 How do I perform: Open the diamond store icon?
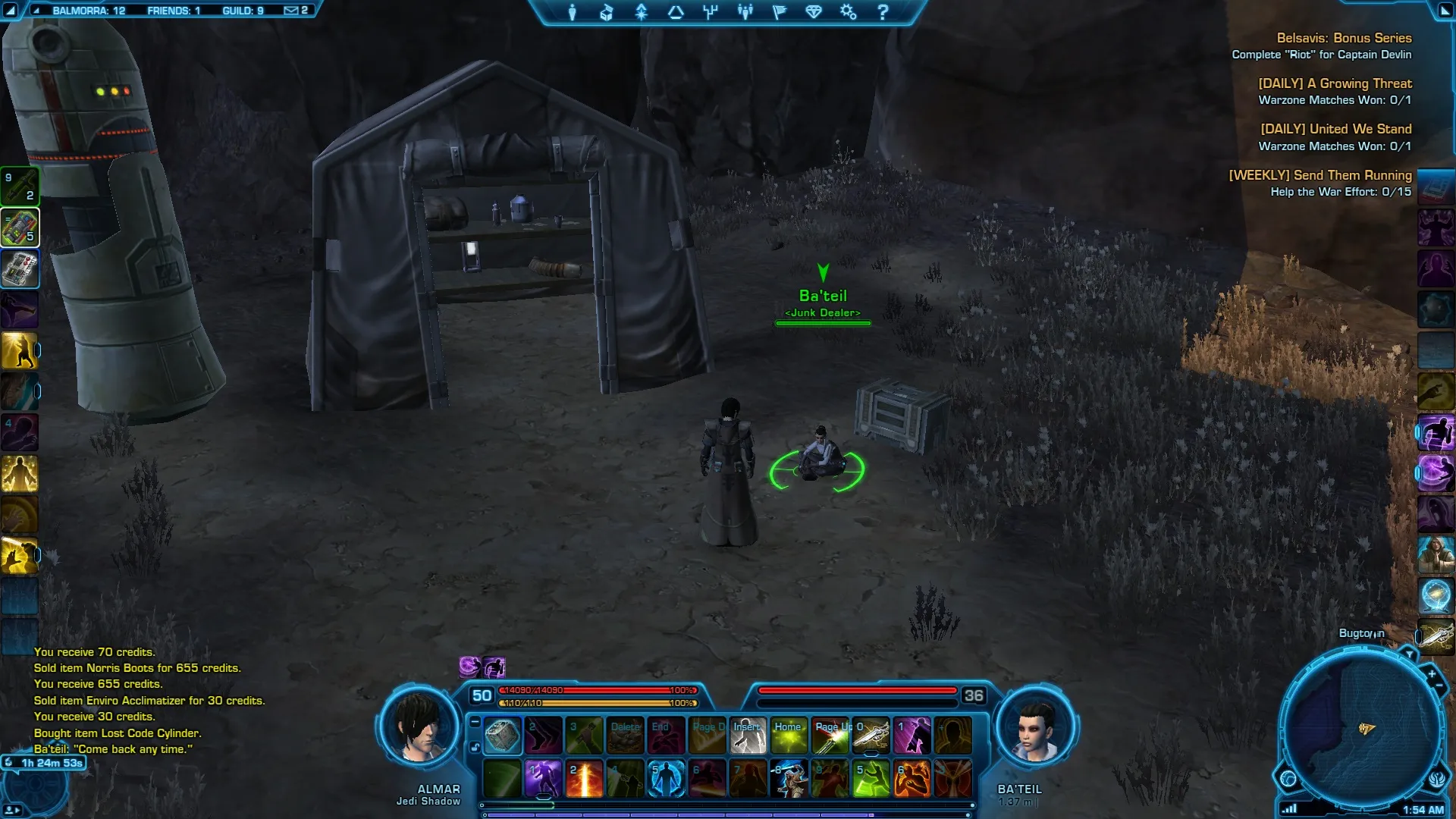tap(814, 12)
